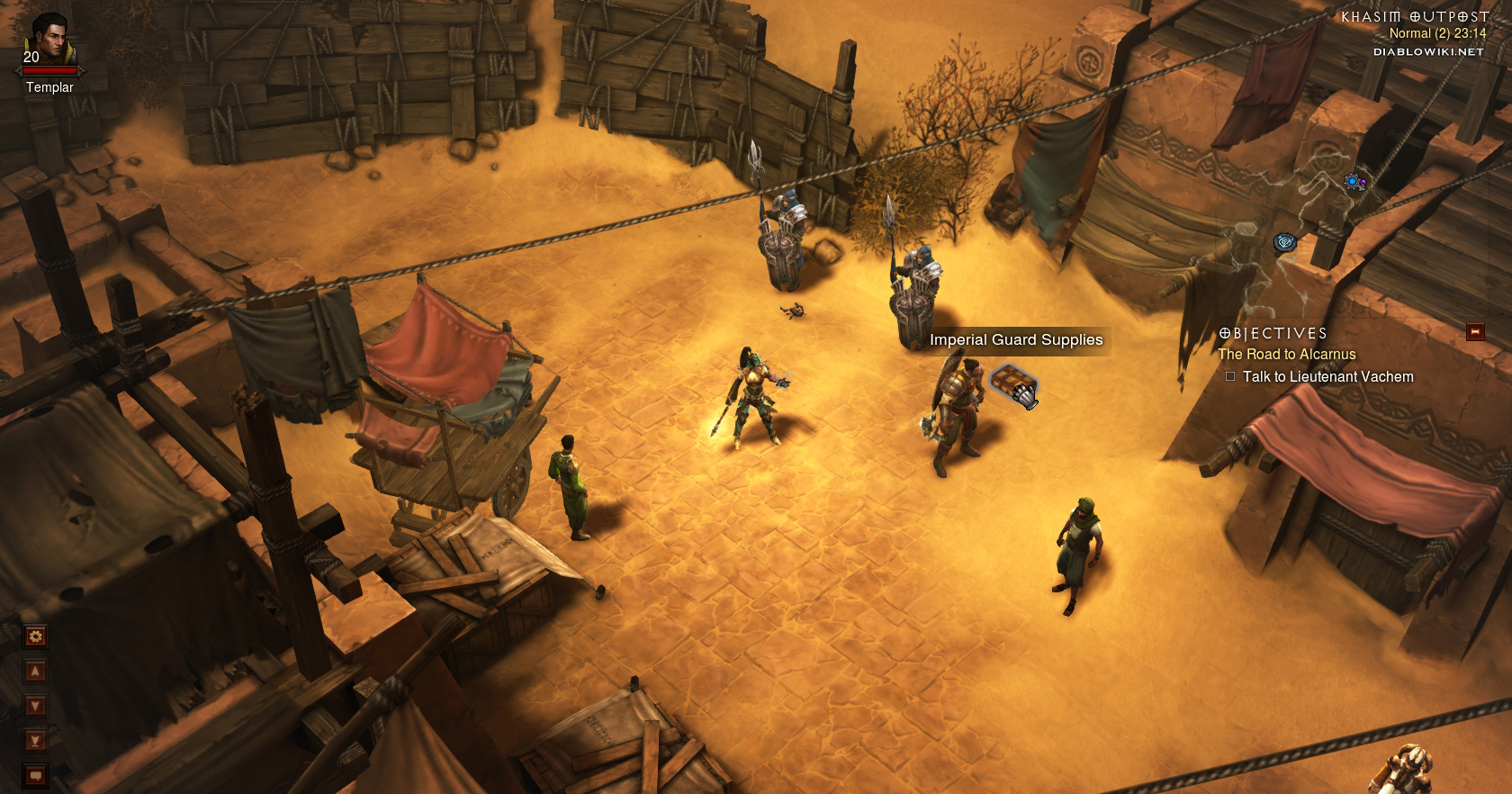Click the Talk to Lieutenant Vachem objective
The height and width of the screenshot is (794, 1512).
click(x=1327, y=377)
